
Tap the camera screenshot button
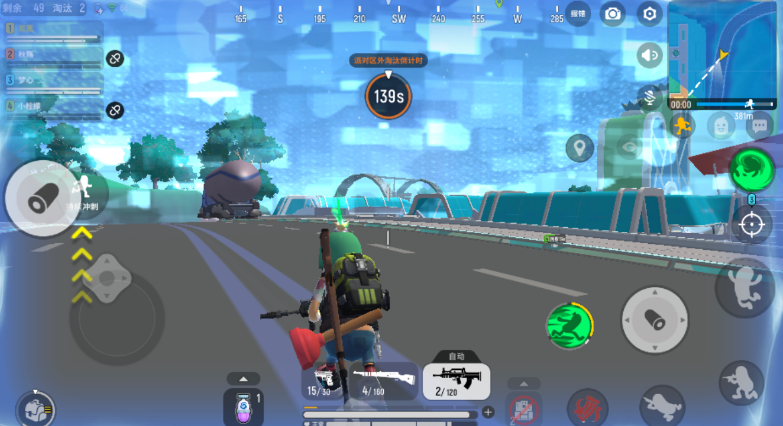pos(612,14)
